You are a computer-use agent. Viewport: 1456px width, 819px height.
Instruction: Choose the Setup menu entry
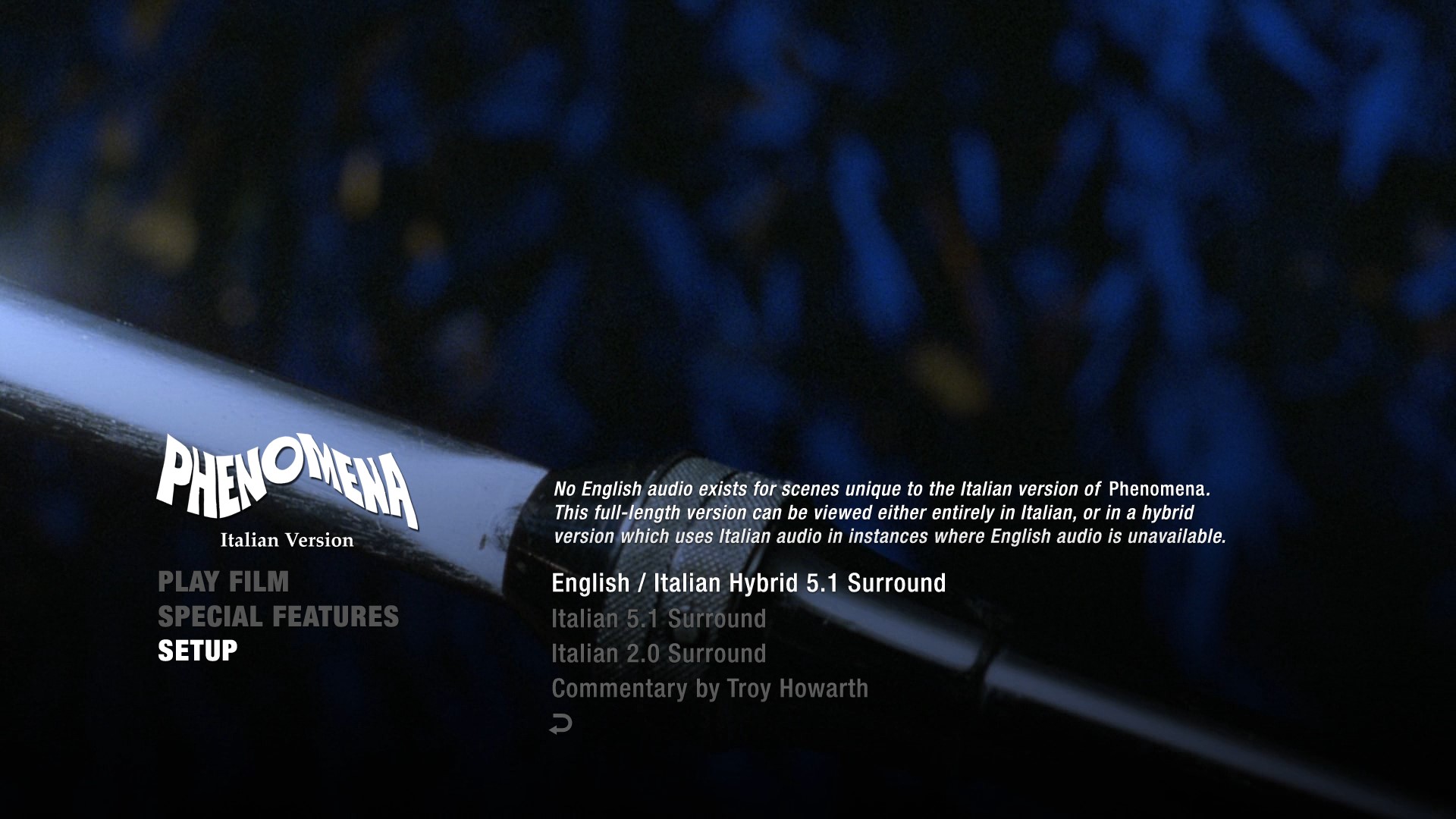coord(197,651)
